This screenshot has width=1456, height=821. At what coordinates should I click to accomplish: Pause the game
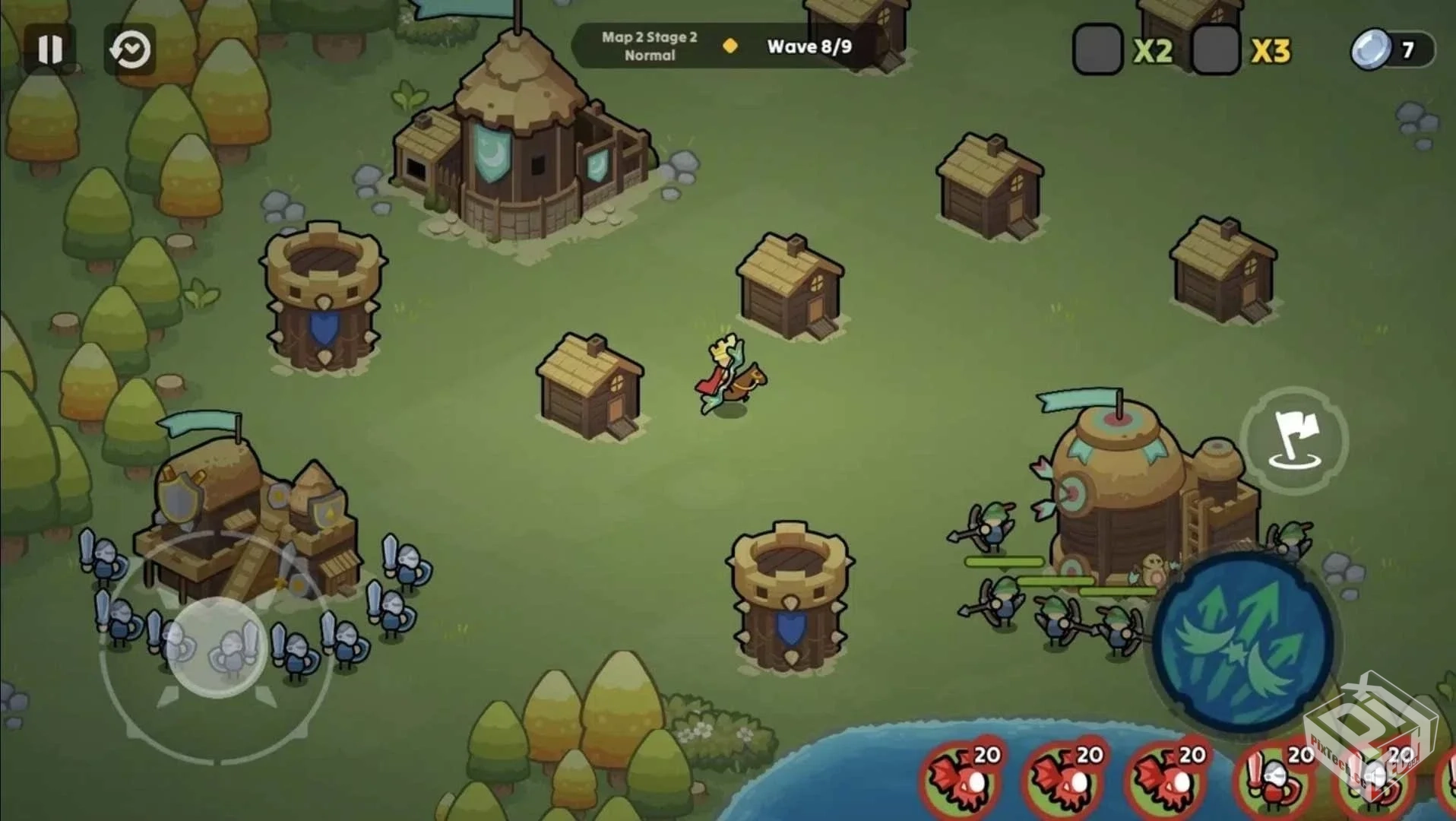pos(50,49)
